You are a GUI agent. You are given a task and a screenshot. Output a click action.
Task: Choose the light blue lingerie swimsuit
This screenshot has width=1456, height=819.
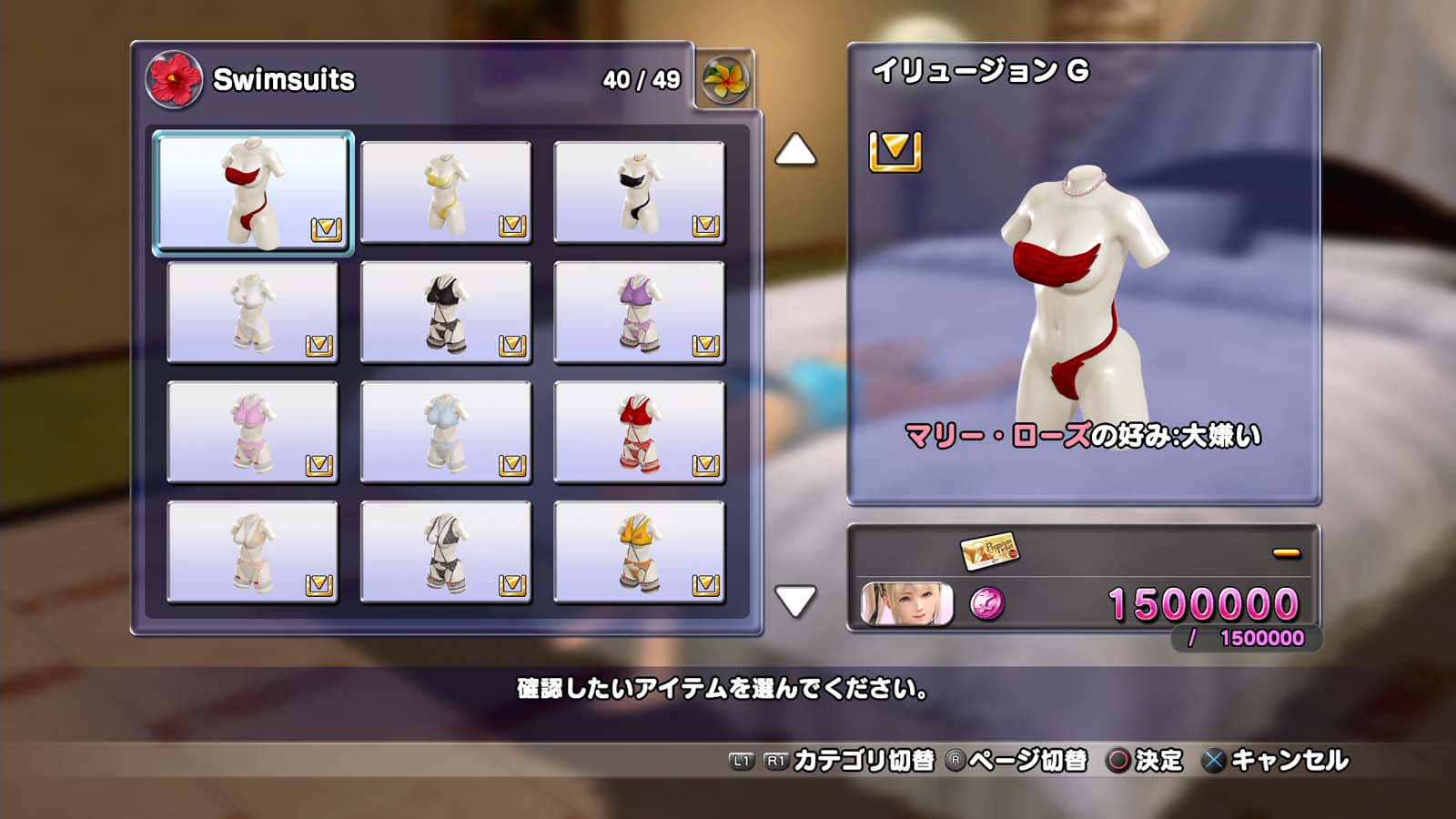click(x=446, y=432)
